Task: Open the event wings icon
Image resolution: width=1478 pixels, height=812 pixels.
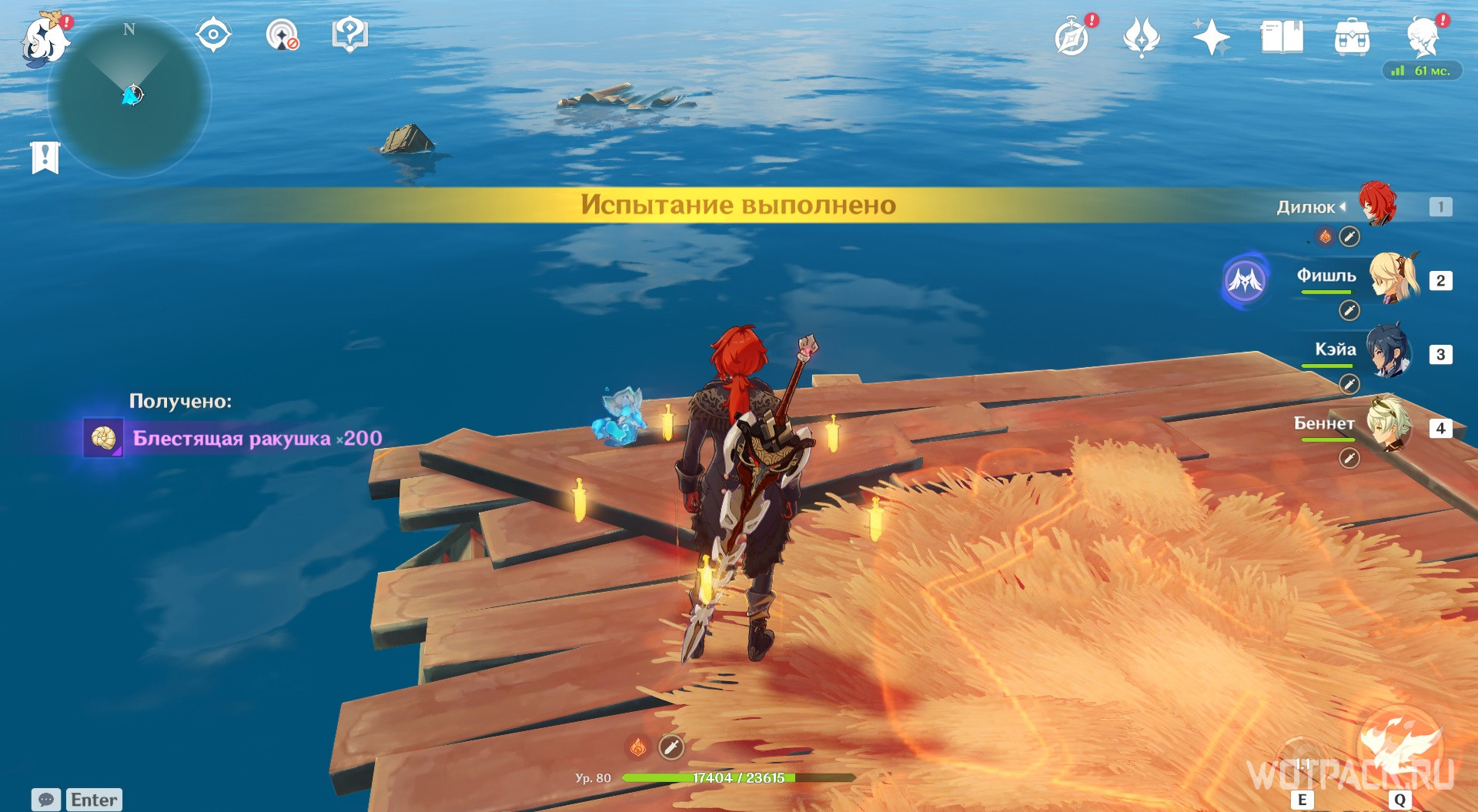Action: 1142,36
